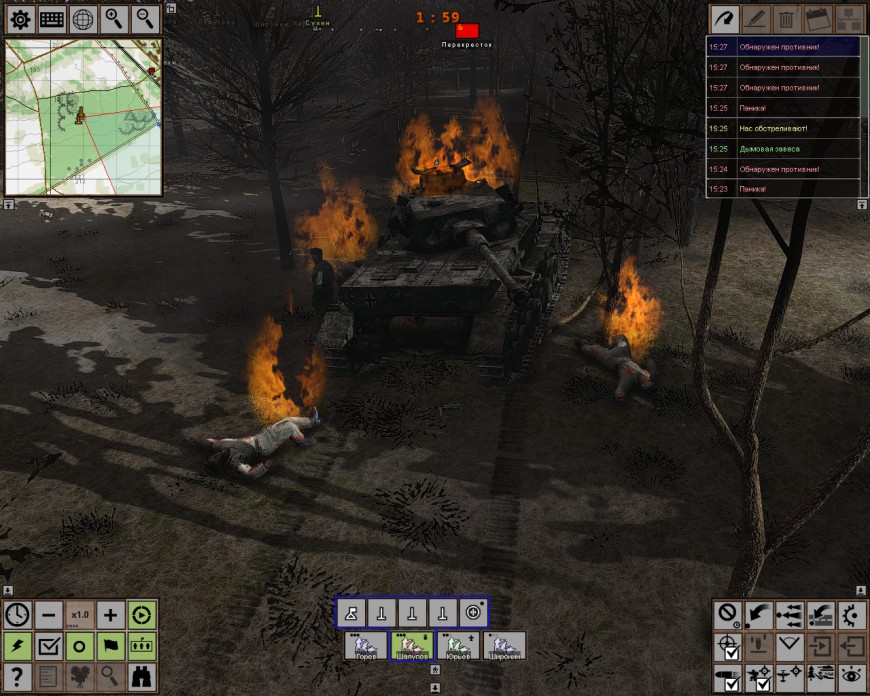The image size is (870, 696).
Task: Click the tactical minimap
Action: click(x=83, y=117)
